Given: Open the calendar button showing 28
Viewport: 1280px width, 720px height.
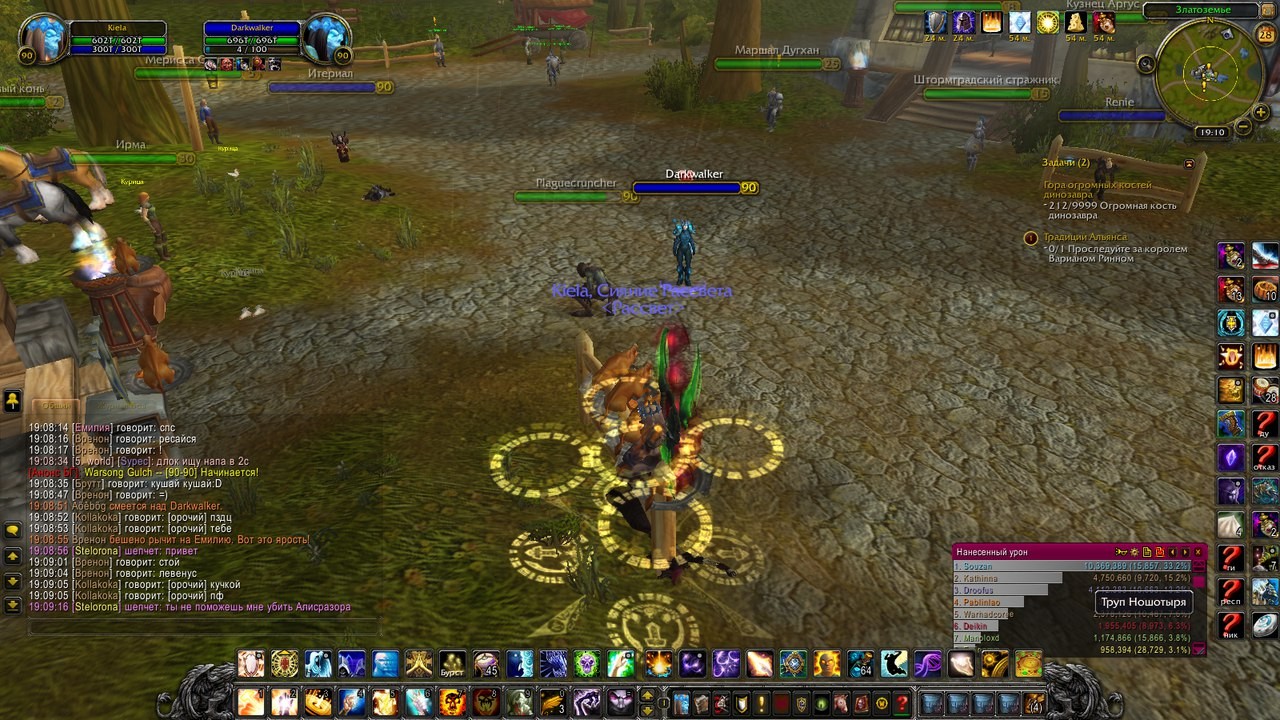Looking at the screenshot, I should pyautogui.click(x=1265, y=35).
